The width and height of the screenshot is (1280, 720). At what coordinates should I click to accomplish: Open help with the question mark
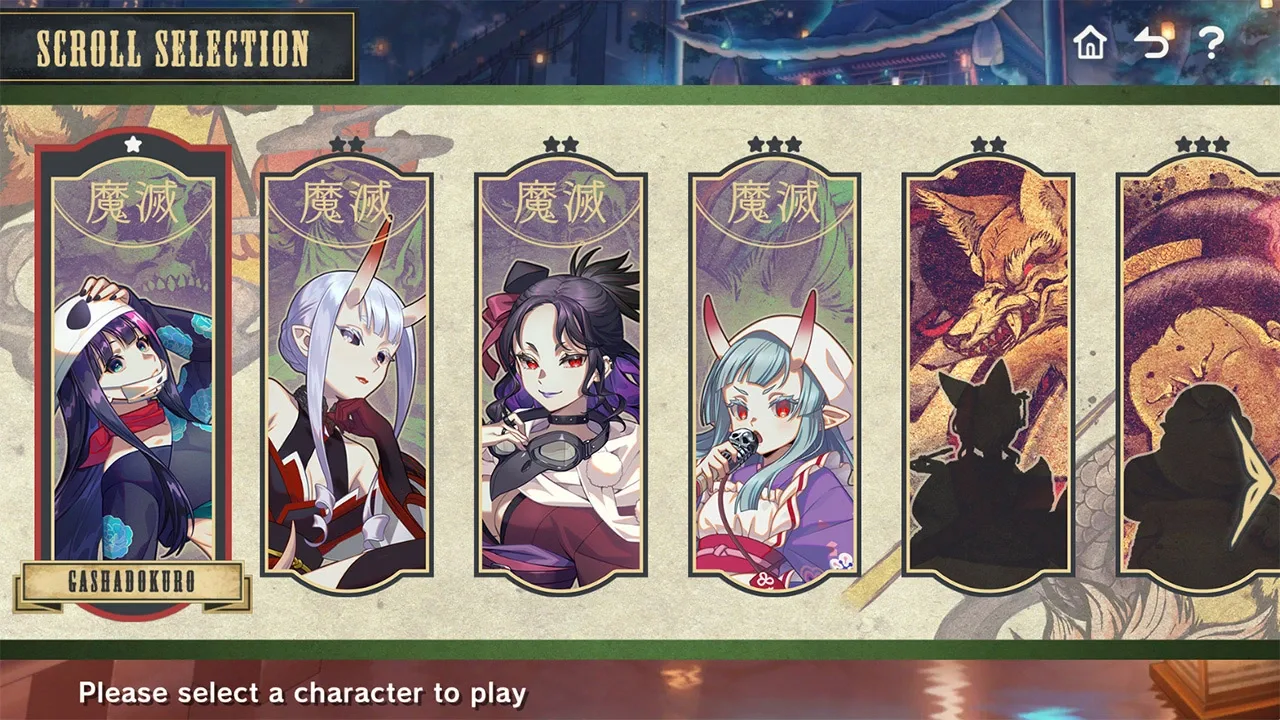pyautogui.click(x=1211, y=43)
